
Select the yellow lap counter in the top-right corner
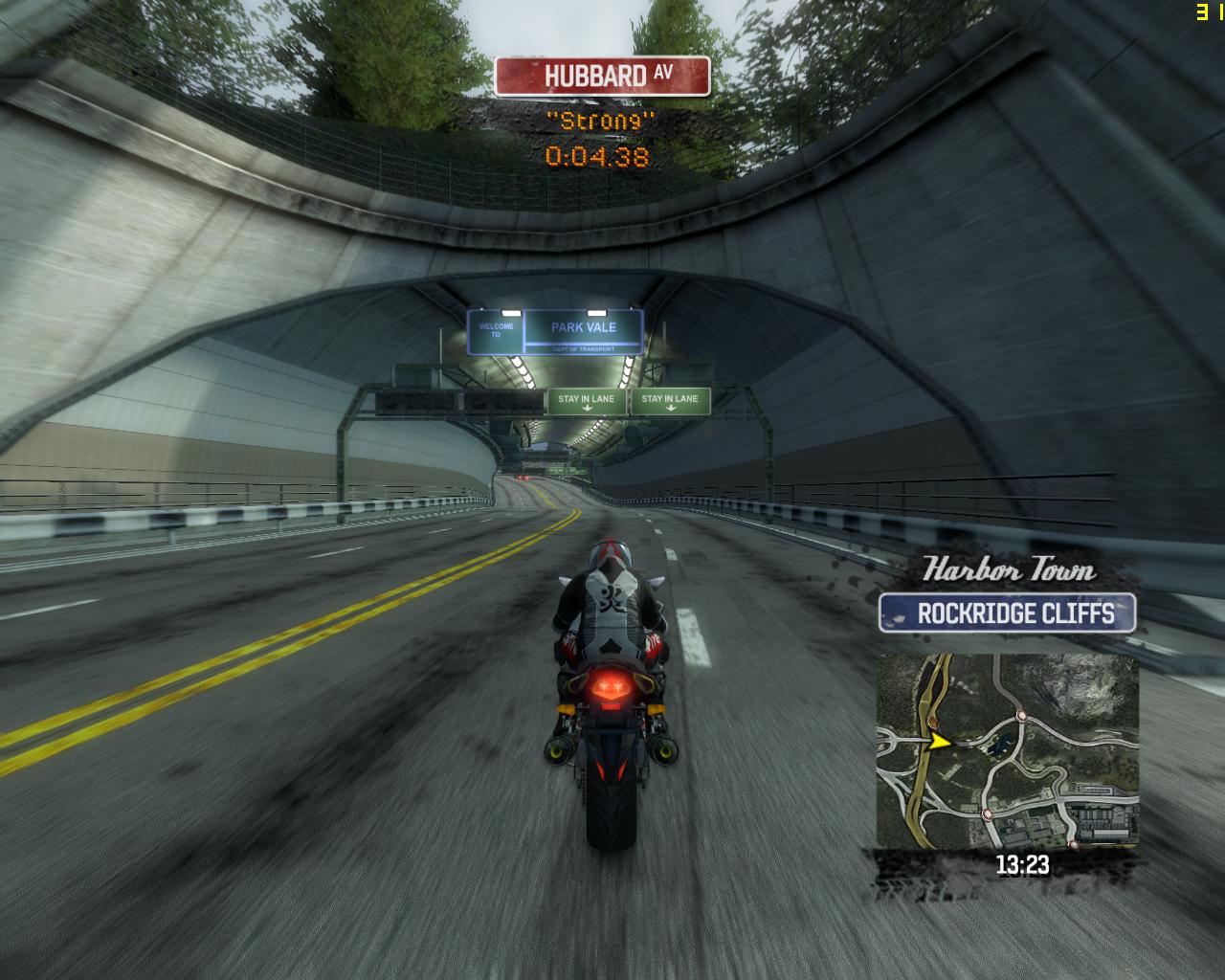1204,12
